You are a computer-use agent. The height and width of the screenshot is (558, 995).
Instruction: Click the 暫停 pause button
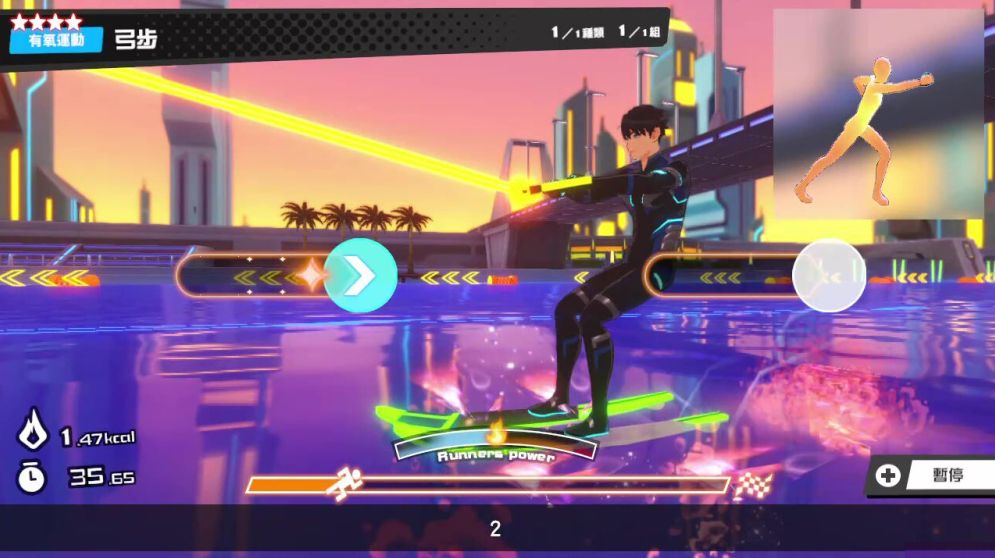pos(932,475)
